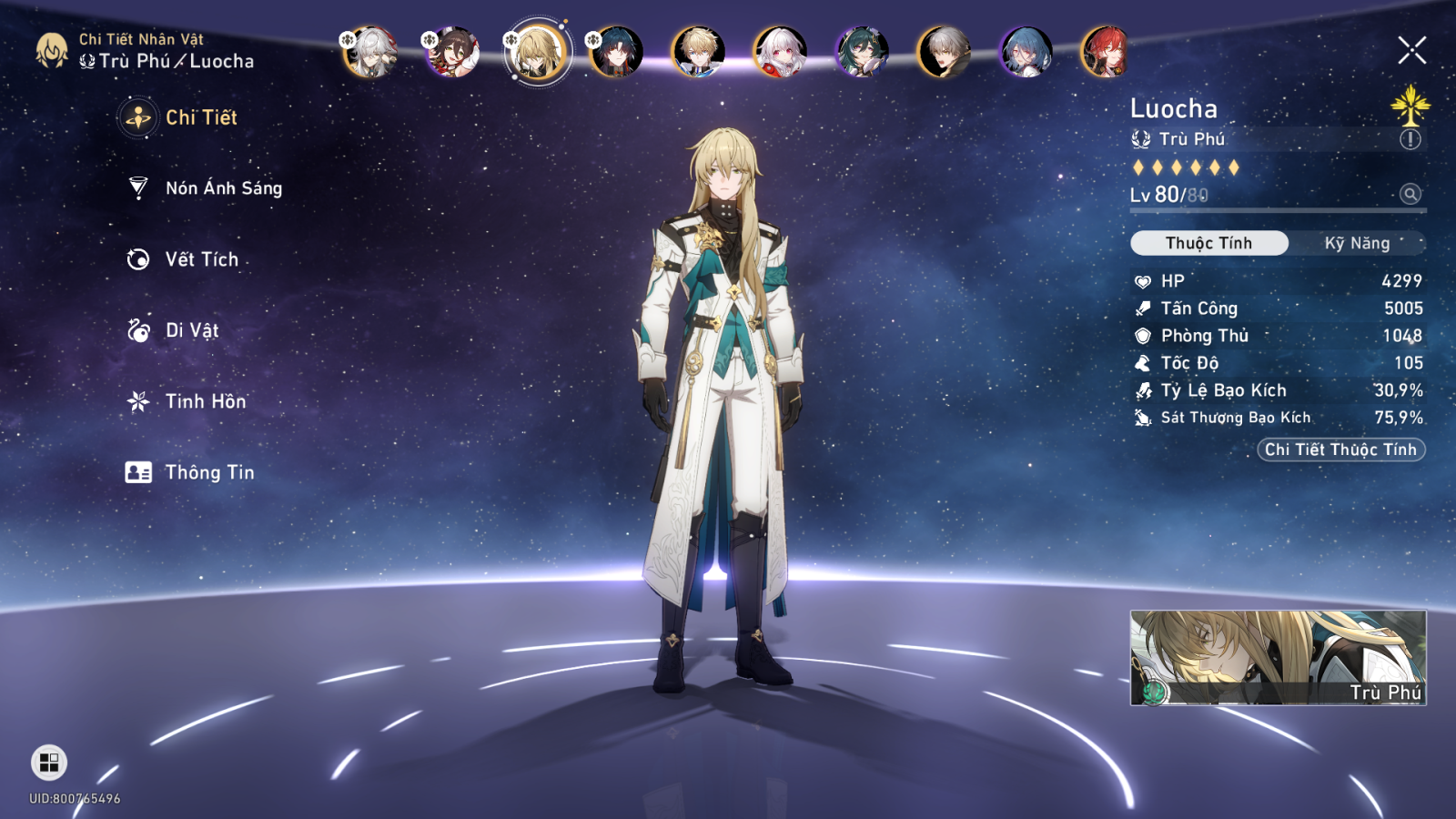Open the Thông Tin section

tap(209, 472)
